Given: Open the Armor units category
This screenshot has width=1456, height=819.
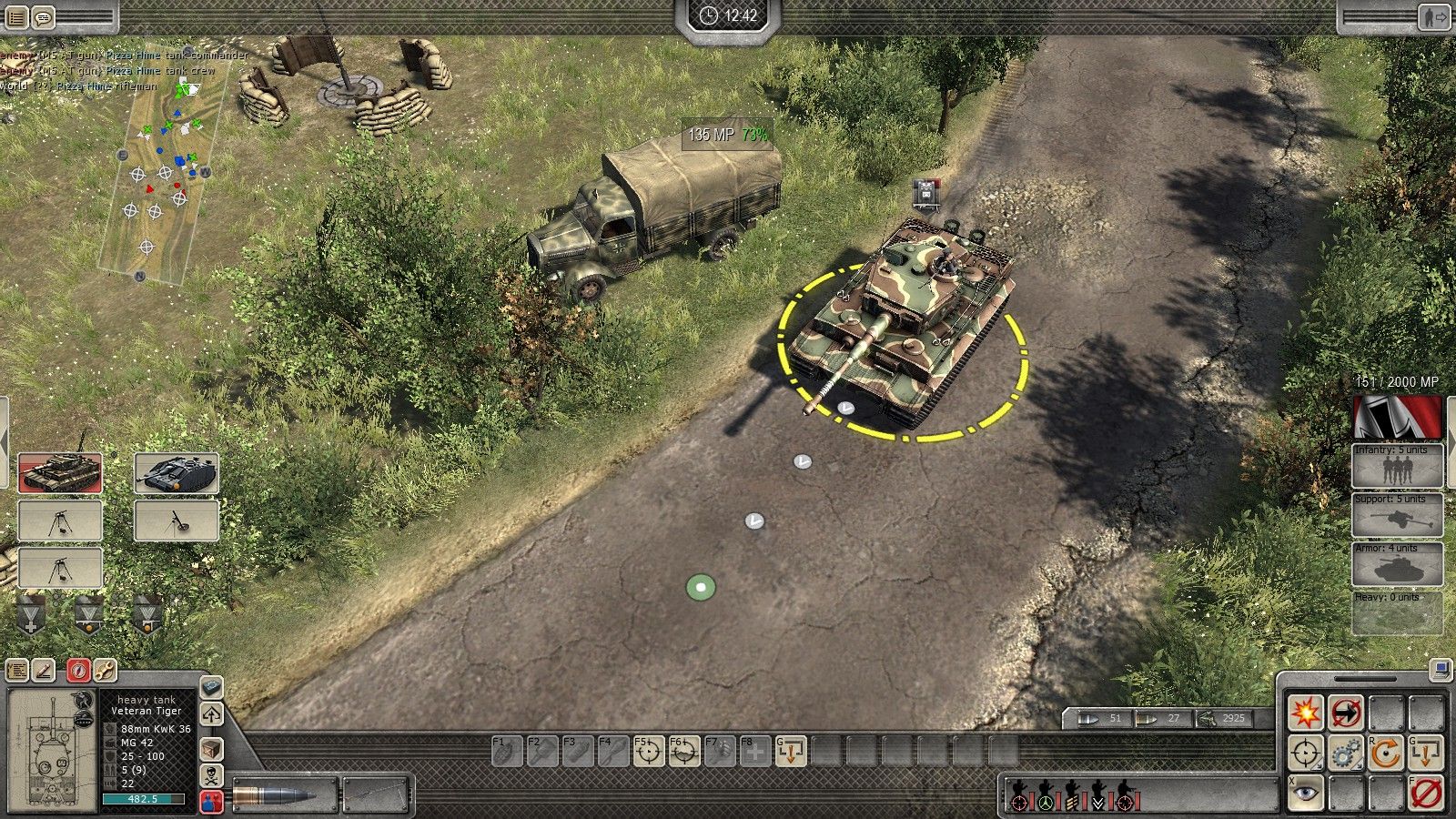Looking at the screenshot, I should point(1397,566).
